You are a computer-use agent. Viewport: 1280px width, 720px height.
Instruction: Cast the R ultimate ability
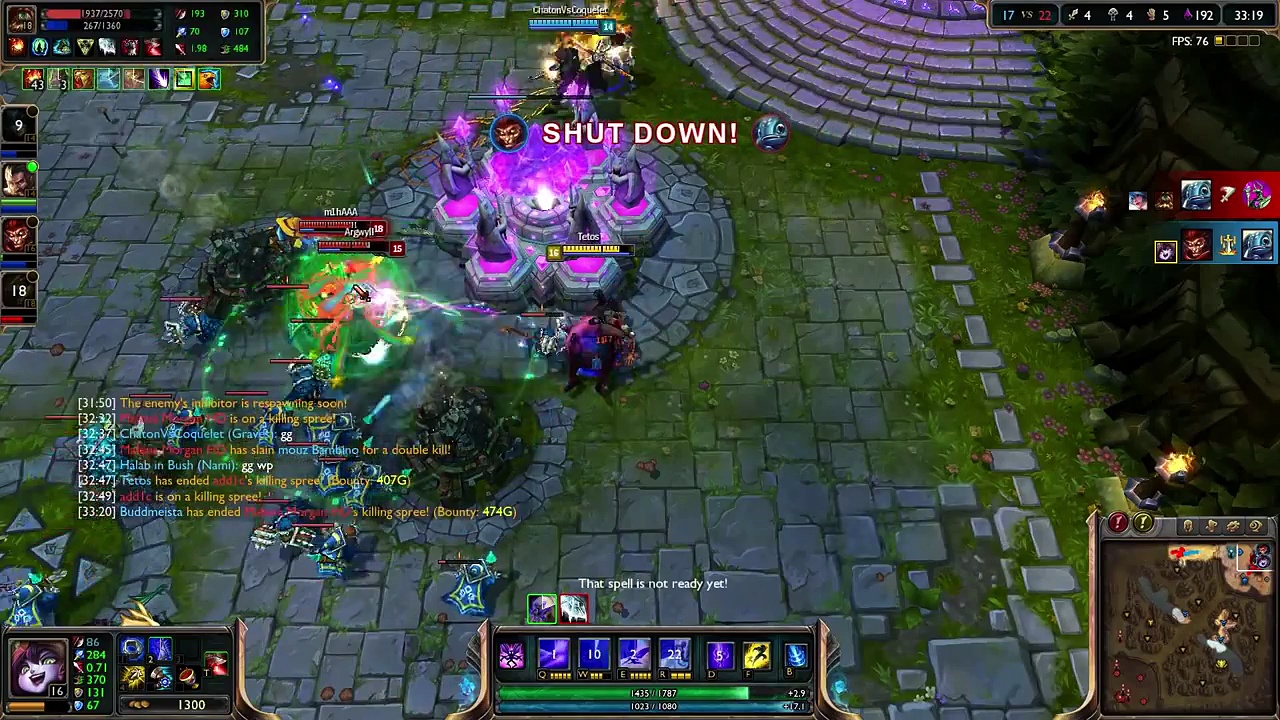(x=675, y=655)
